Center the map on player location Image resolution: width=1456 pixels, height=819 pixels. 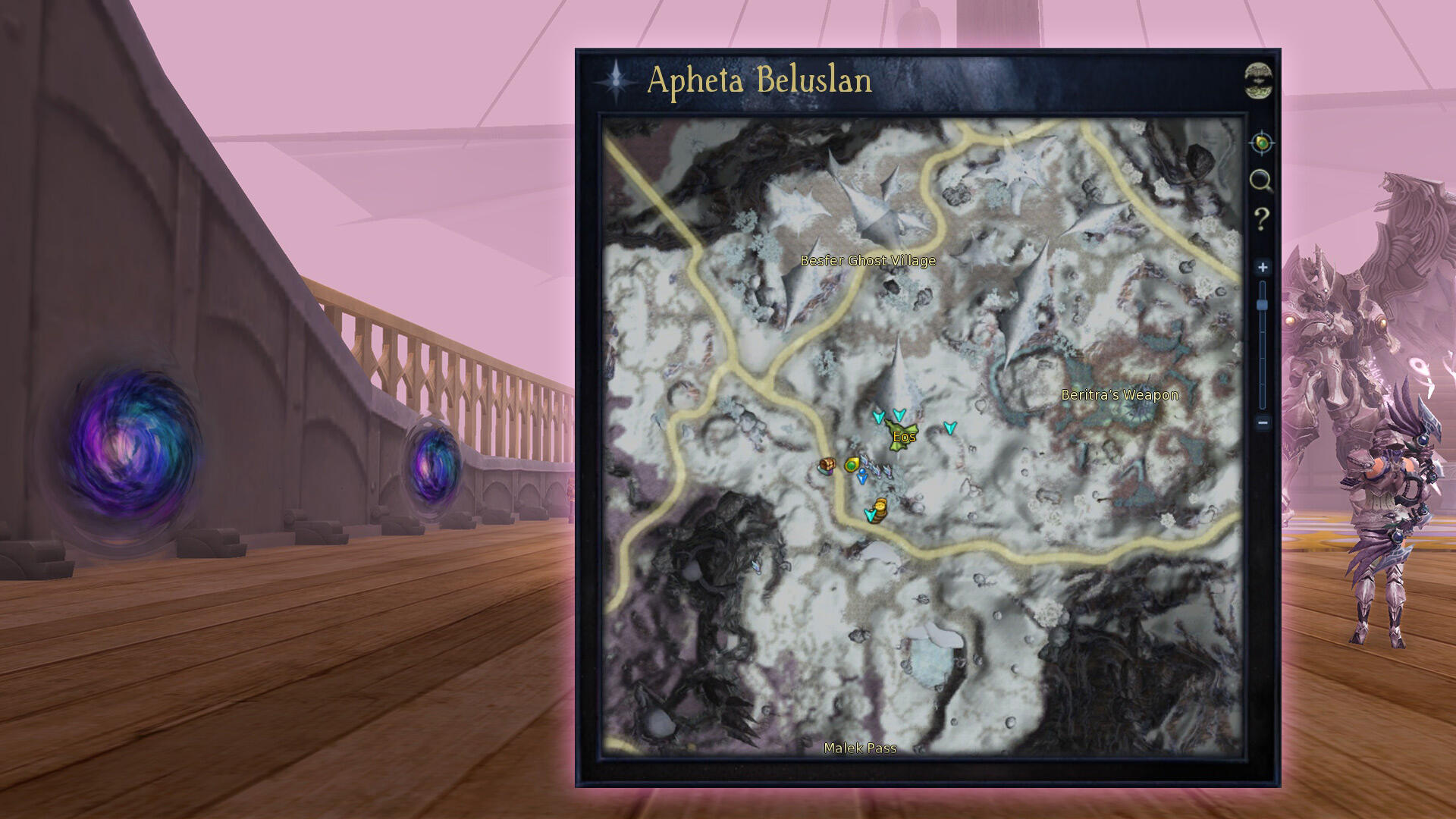pyautogui.click(x=1261, y=143)
